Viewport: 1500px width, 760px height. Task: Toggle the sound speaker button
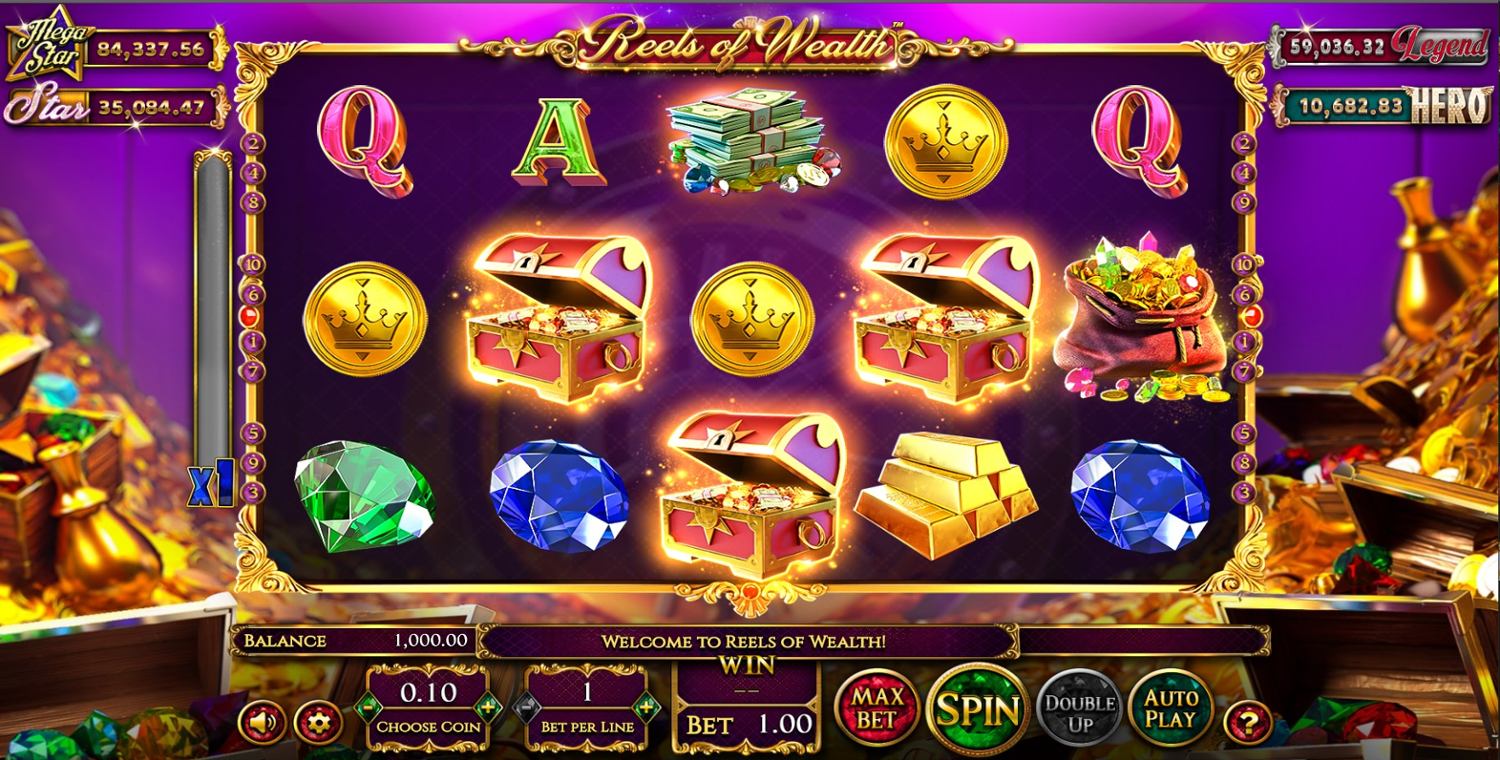click(x=261, y=723)
